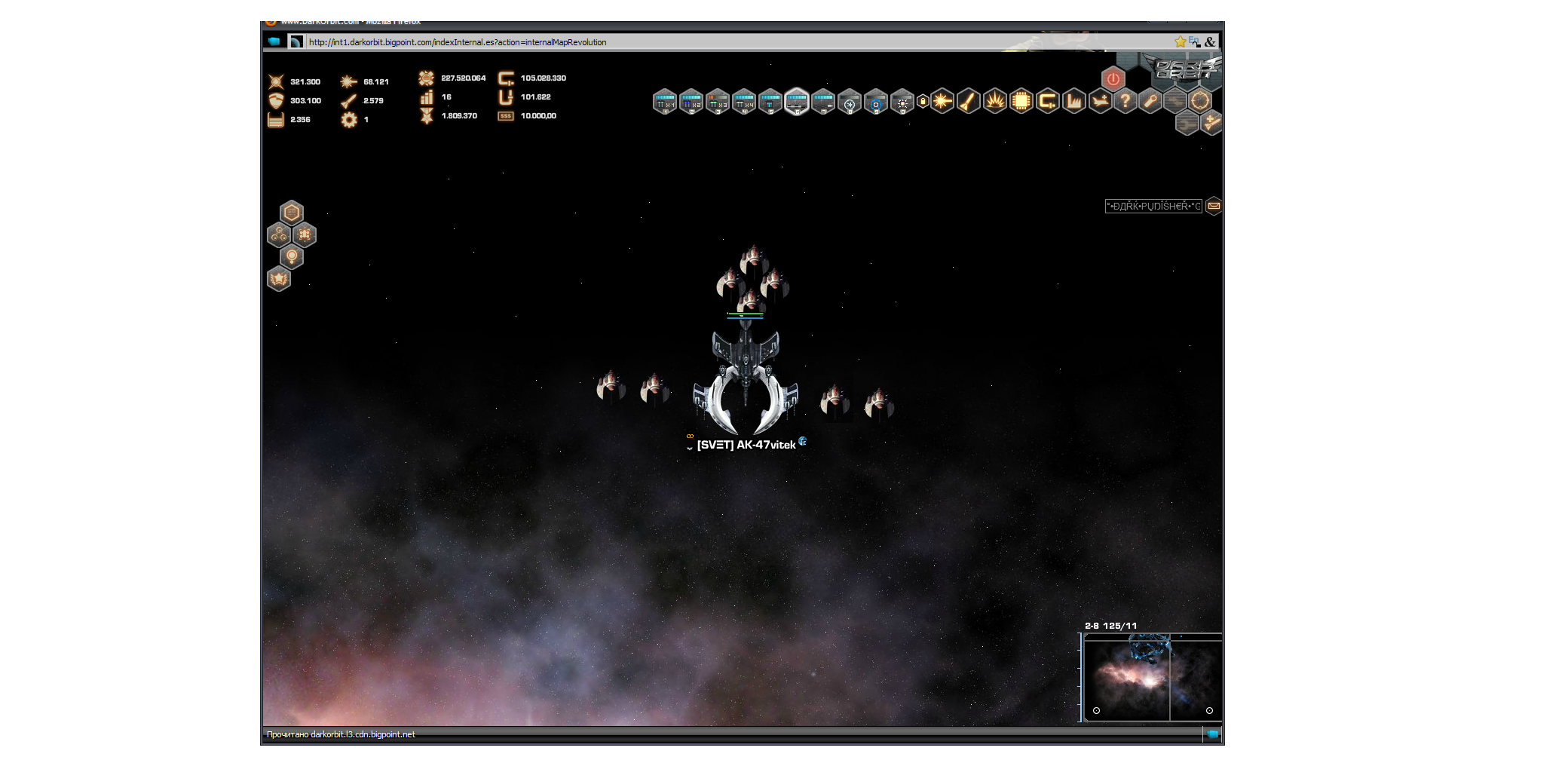This screenshot has height=772, width=1568.
Task: Activate the highlighted hotbar slot 6
Action: (x=796, y=101)
